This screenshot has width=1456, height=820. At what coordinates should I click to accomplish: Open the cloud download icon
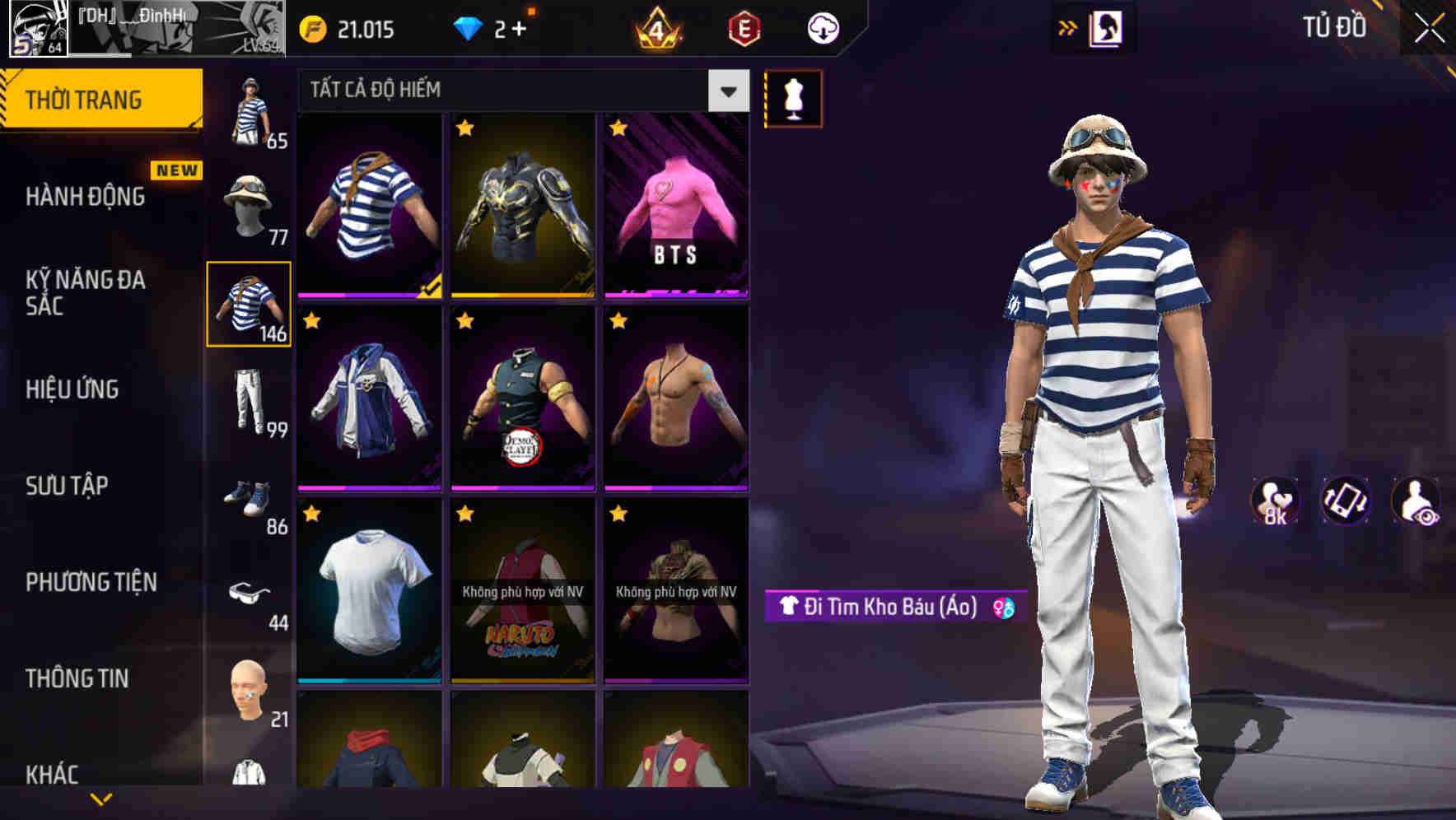pos(823,28)
